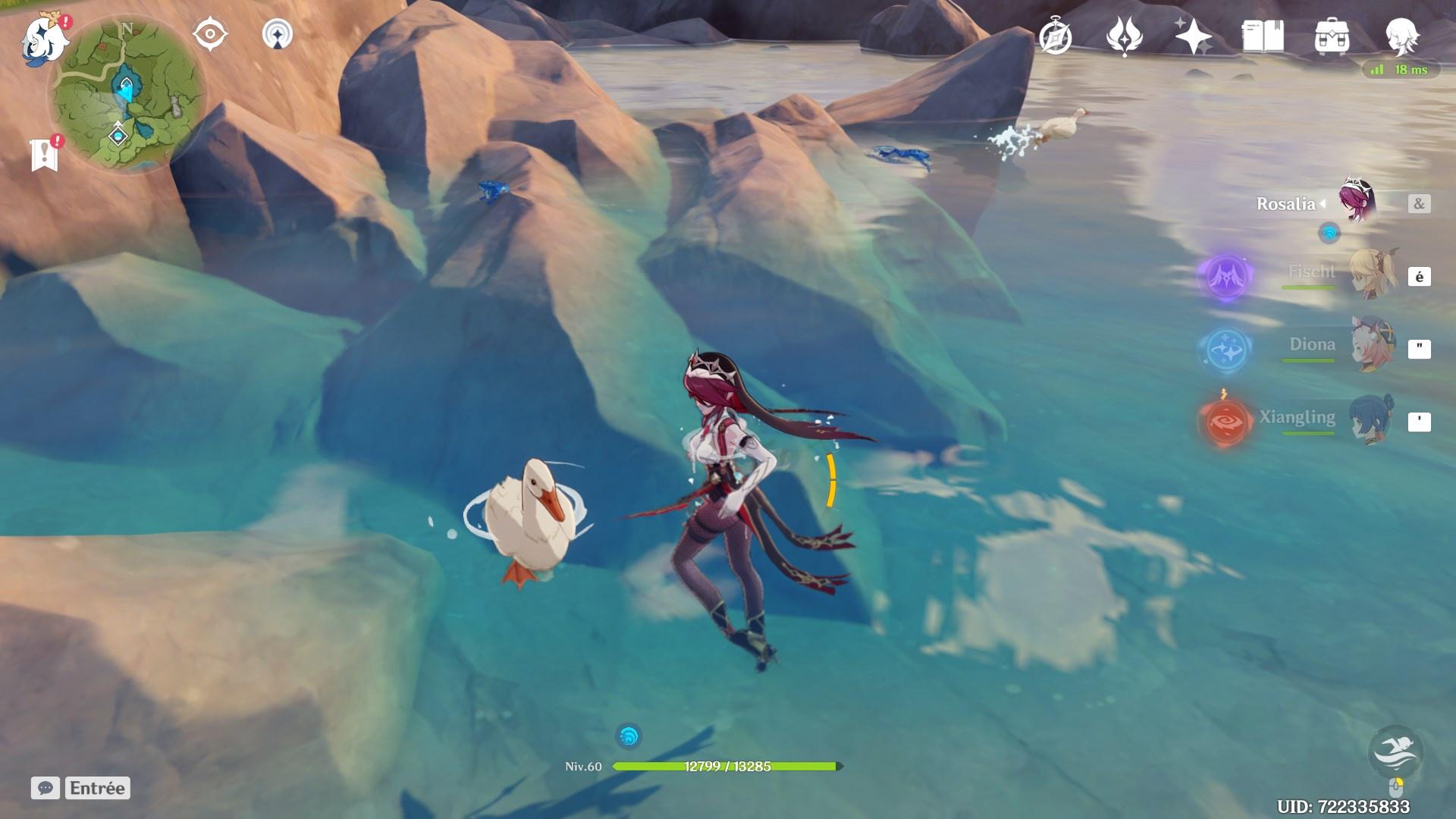Open the Adventurer Handbook book icon
1456x819 pixels.
click(1263, 36)
